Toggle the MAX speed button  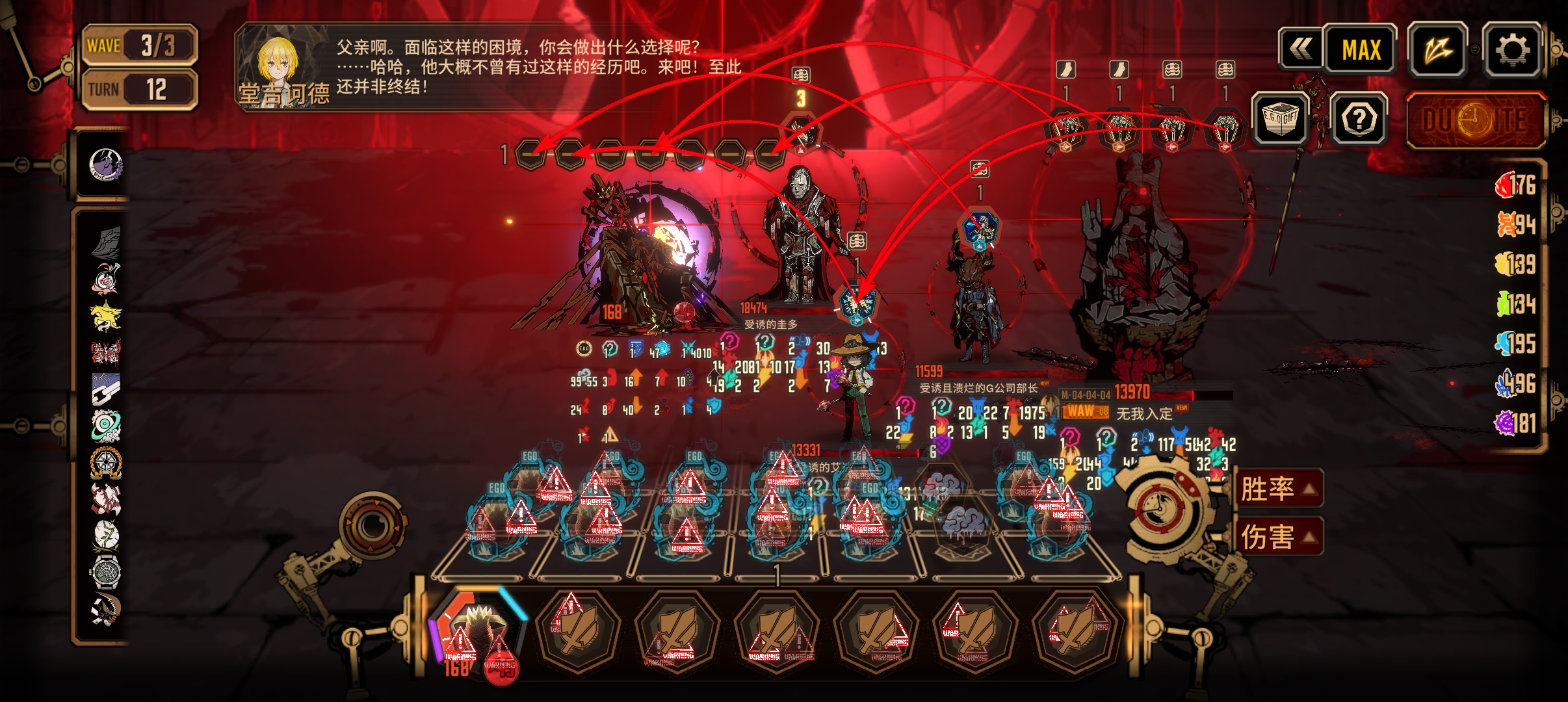(1361, 49)
